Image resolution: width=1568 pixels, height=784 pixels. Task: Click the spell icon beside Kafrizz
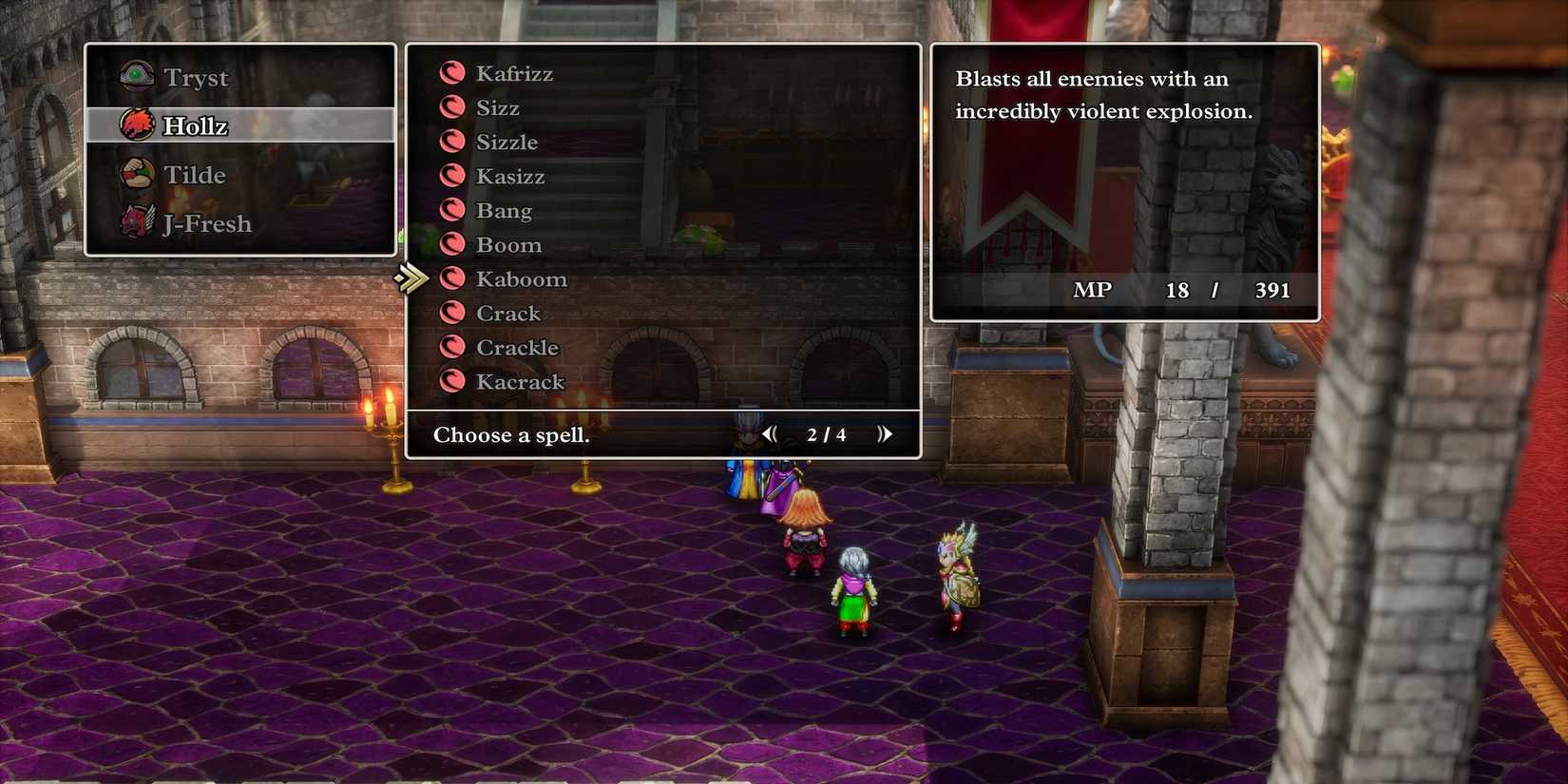click(451, 72)
